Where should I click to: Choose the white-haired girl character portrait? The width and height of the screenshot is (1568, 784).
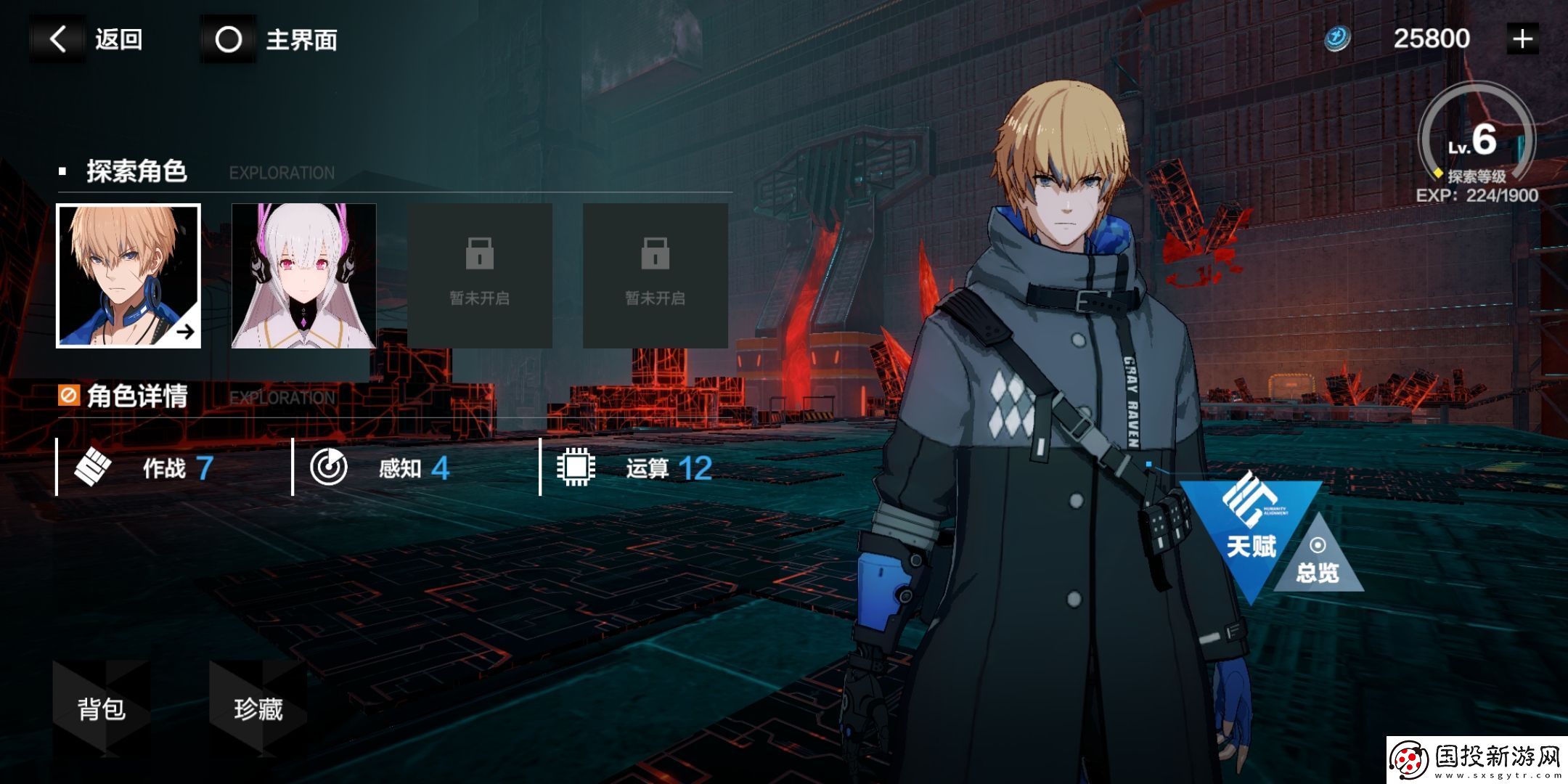(x=303, y=276)
